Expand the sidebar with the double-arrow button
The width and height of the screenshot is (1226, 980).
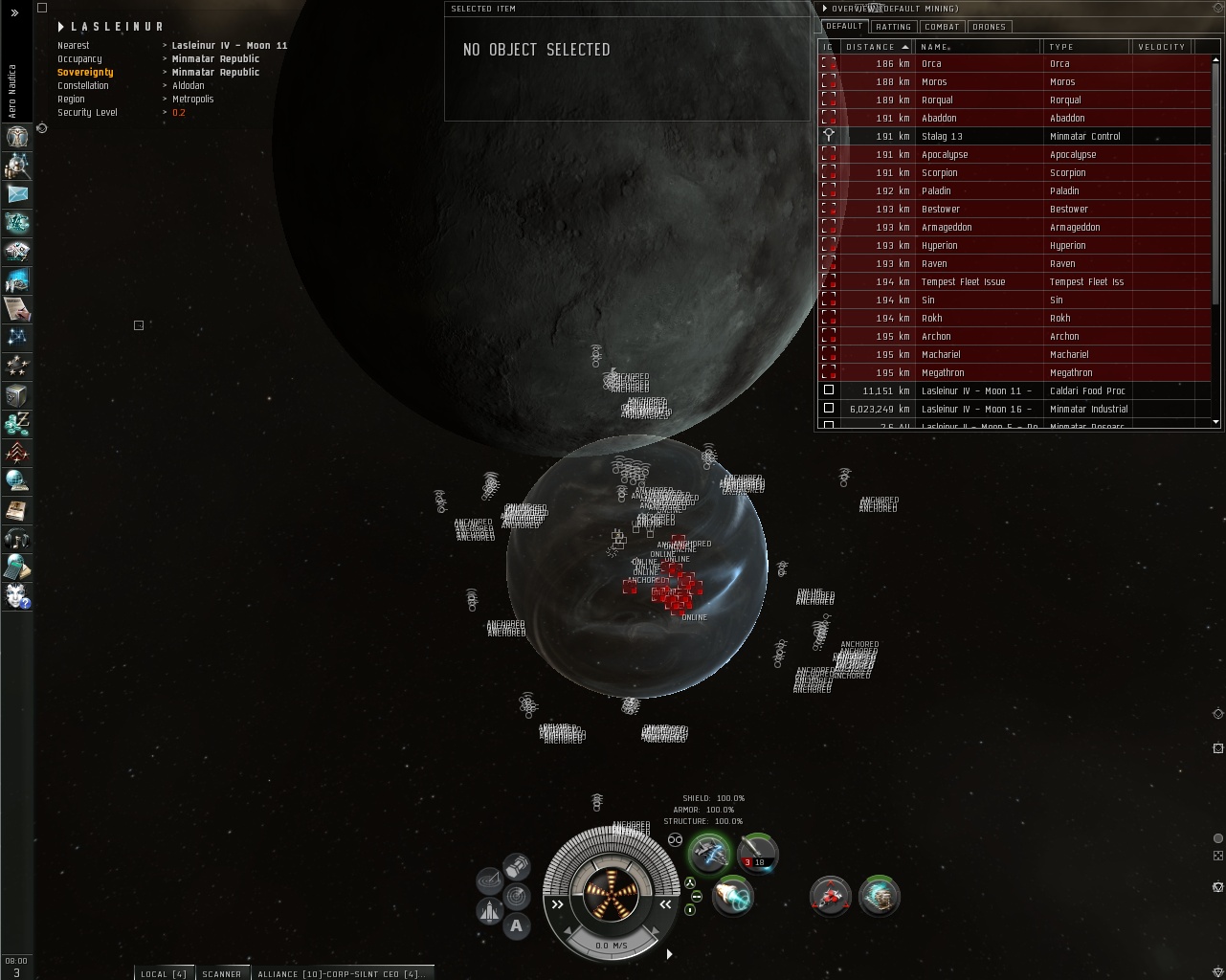14,13
